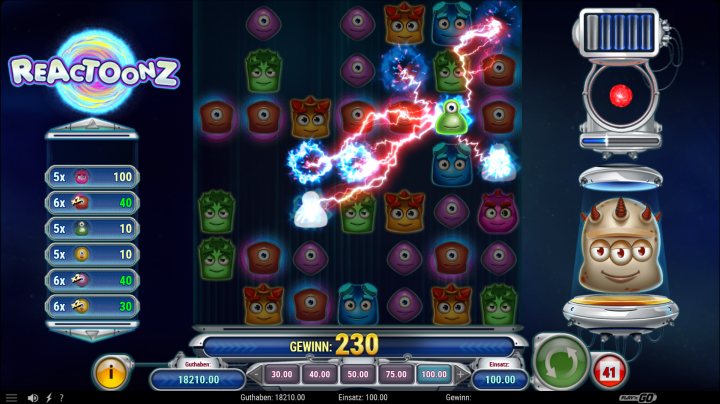Toggle fast play lightning bolt icon
This screenshot has height=404, width=720.
tap(50, 397)
